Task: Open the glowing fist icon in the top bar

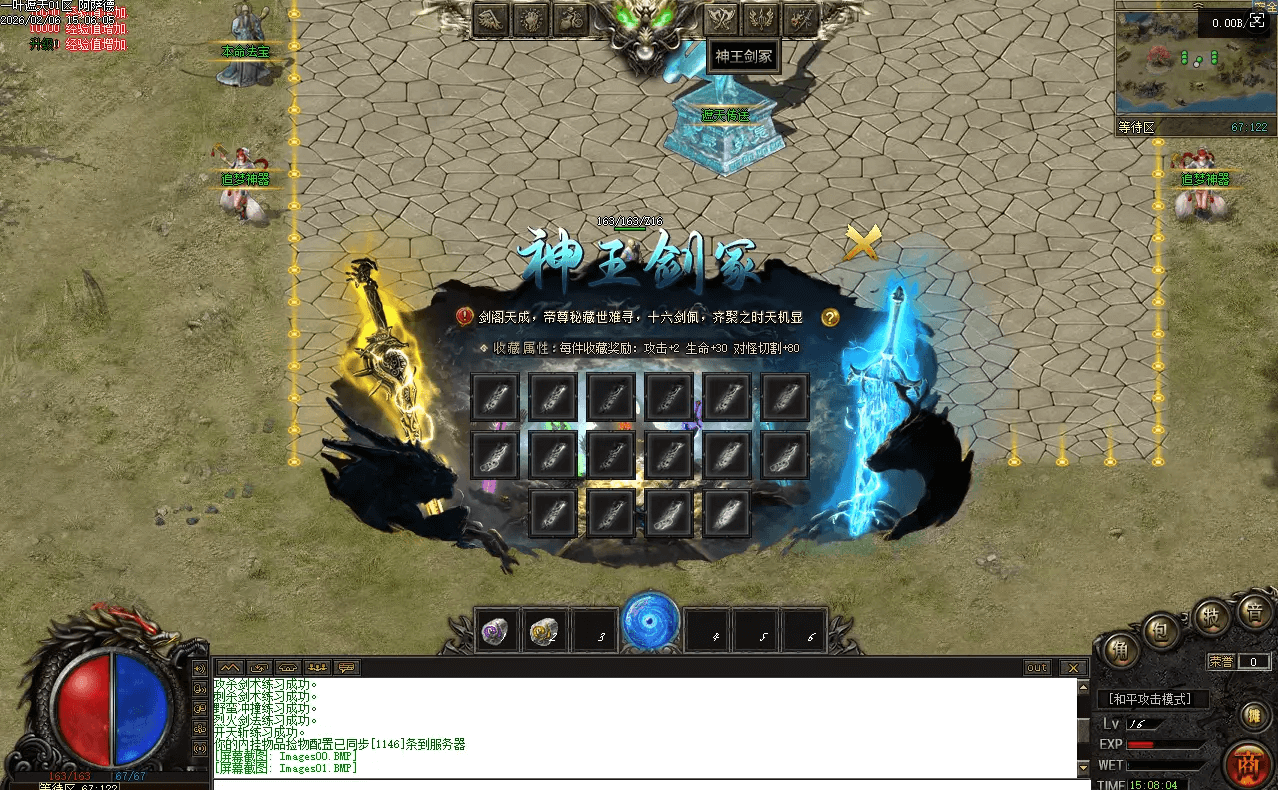Action: point(531,19)
